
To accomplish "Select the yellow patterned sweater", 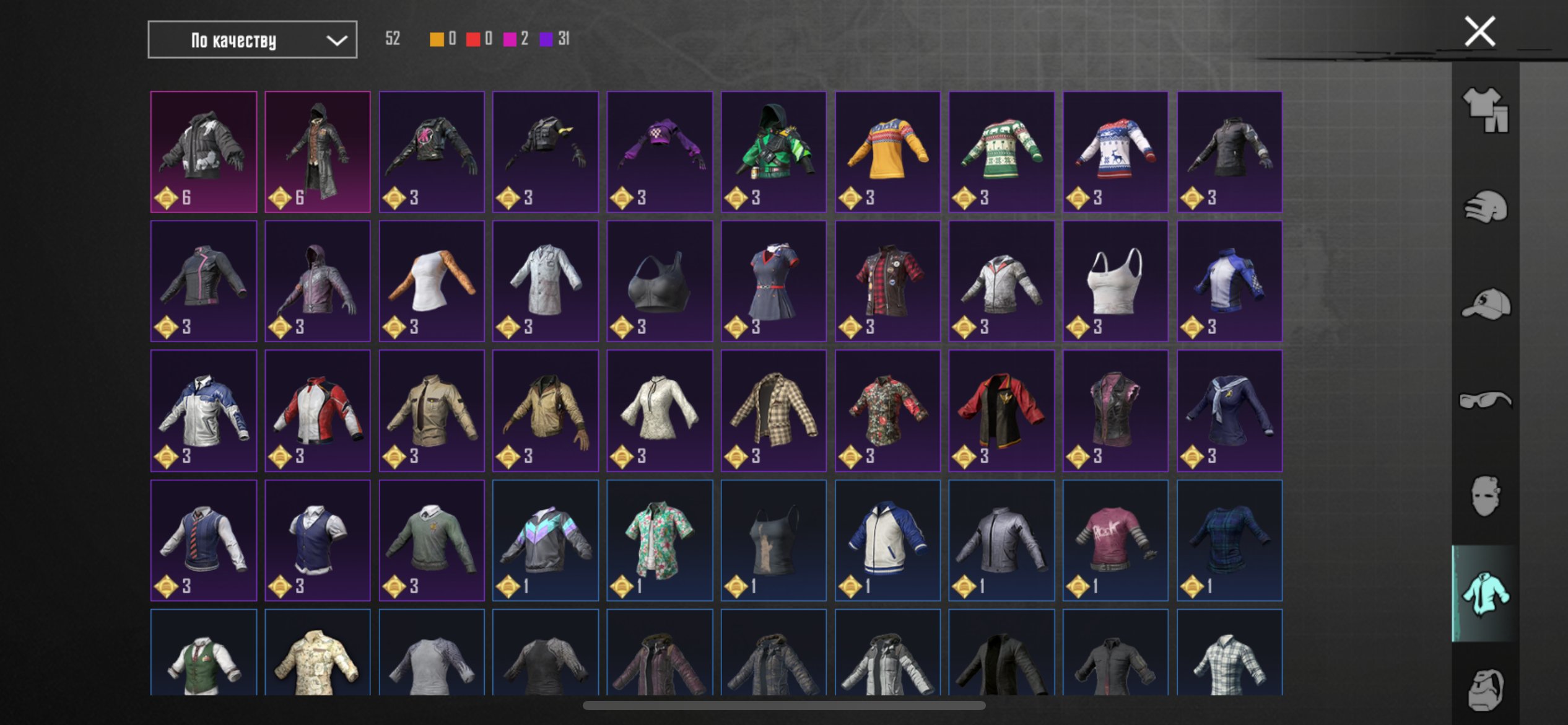I will point(887,152).
